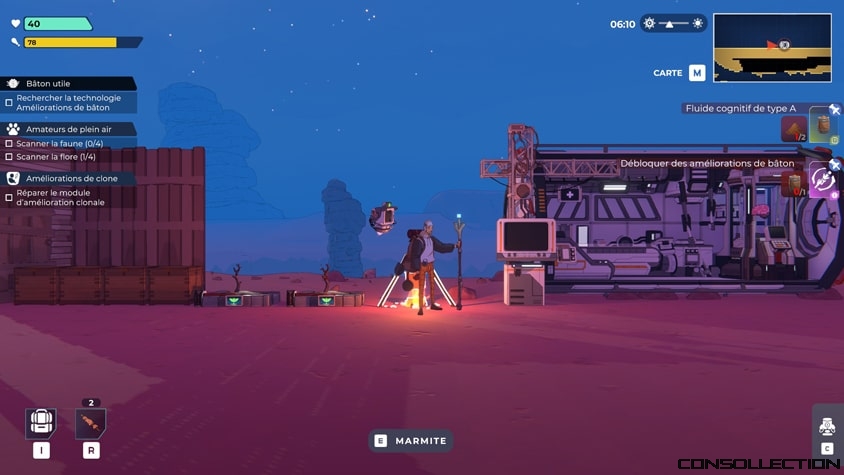Open the backpack inventory icon
The height and width of the screenshot is (475, 844).
coord(40,423)
